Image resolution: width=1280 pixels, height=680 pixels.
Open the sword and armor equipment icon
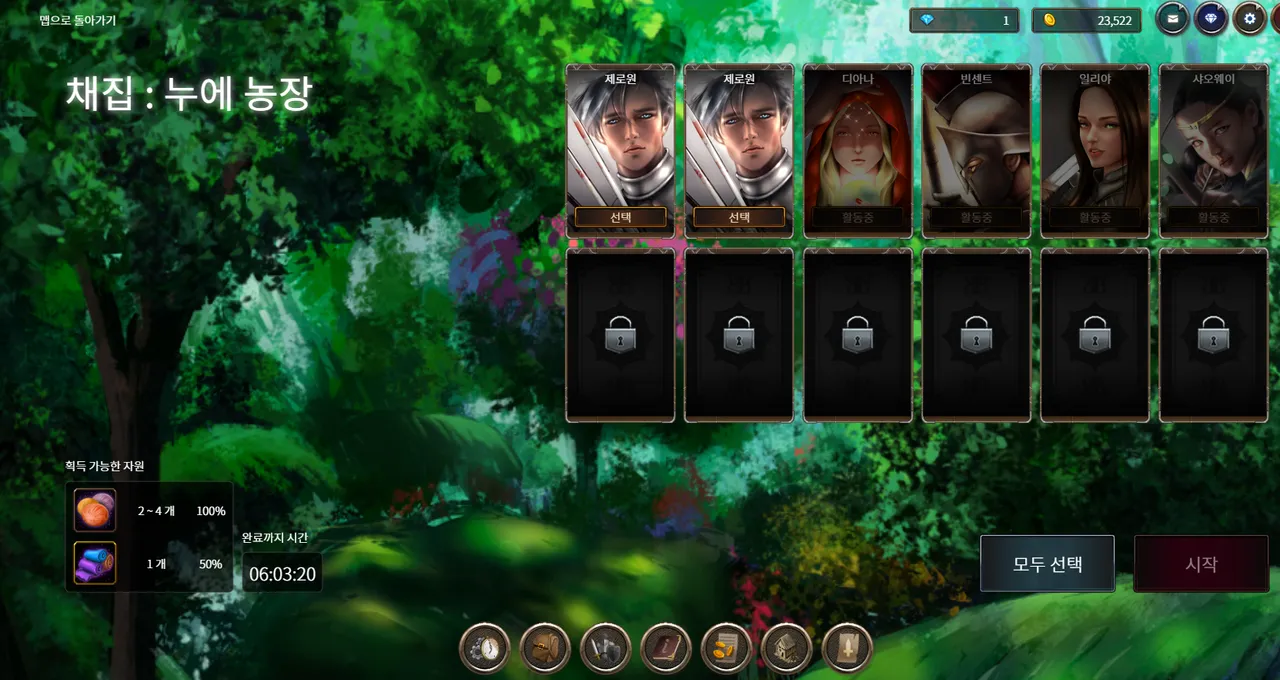coord(606,649)
